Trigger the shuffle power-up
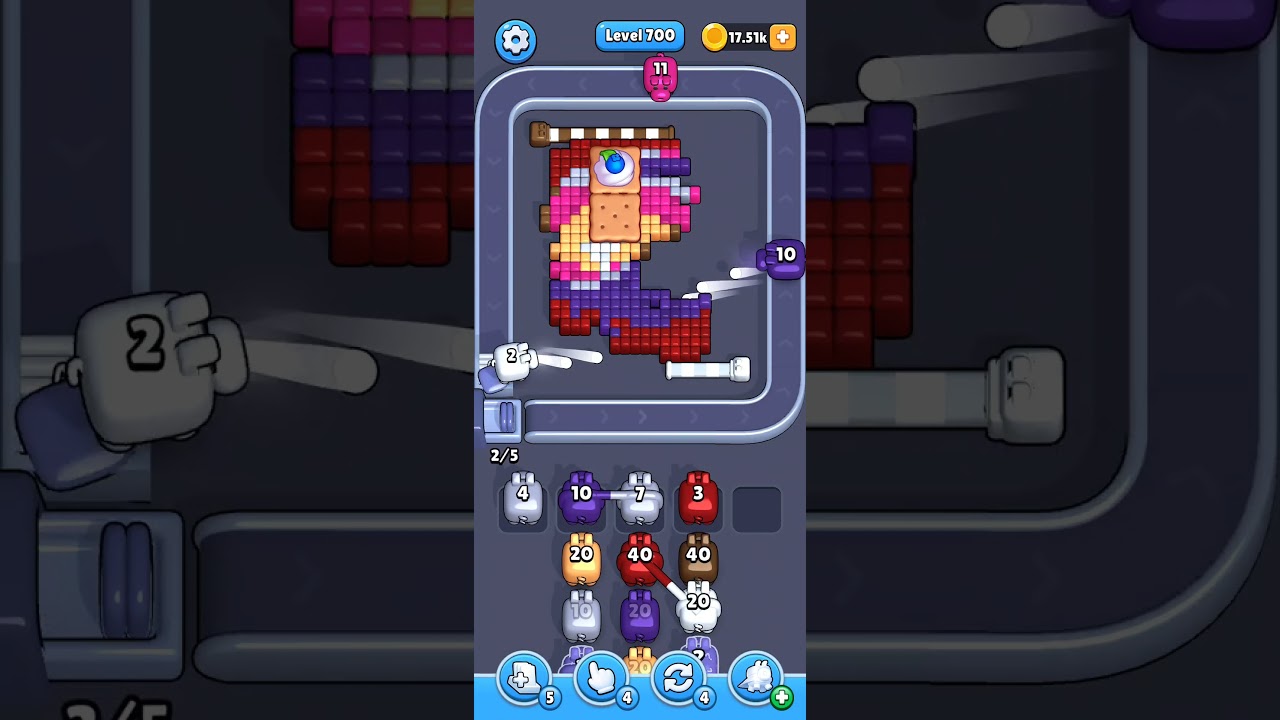The height and width of the screenshot is (720, 1280). point(678,678)
